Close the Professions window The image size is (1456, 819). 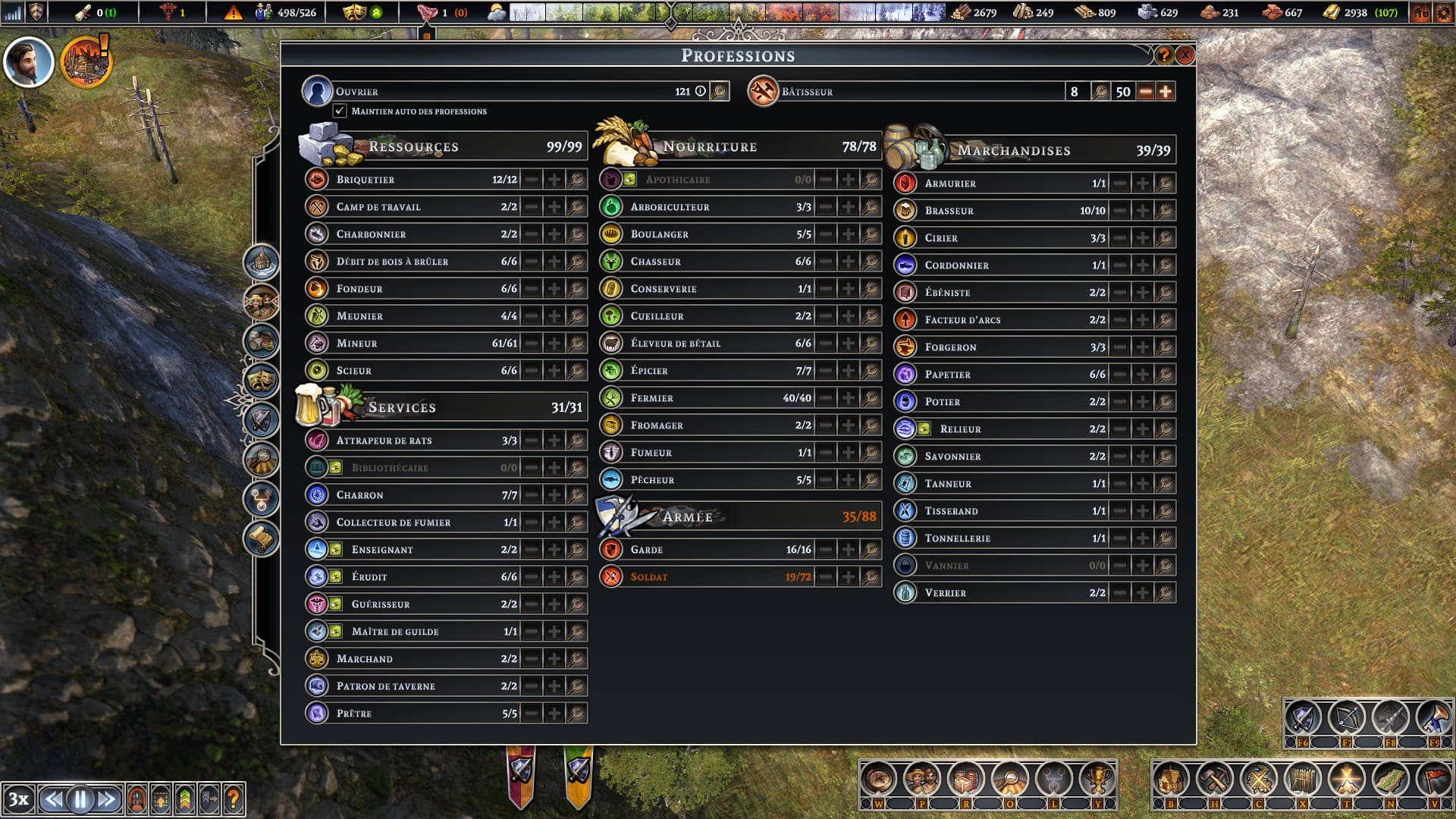tap(1185, 55)
